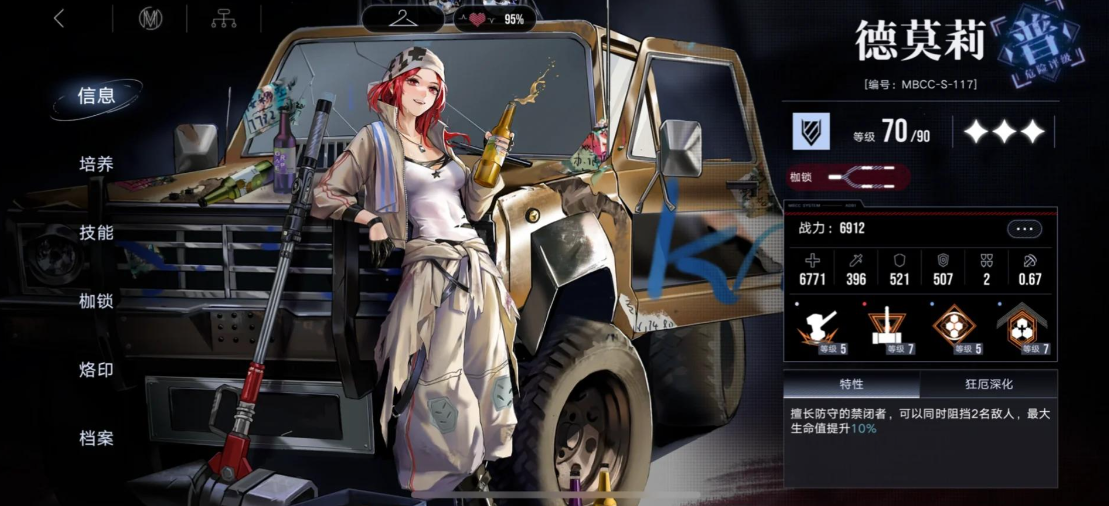The image size is (1109, 506).
Task: Open the 枷锁 entry in the left menu
Action: point(97,301)
